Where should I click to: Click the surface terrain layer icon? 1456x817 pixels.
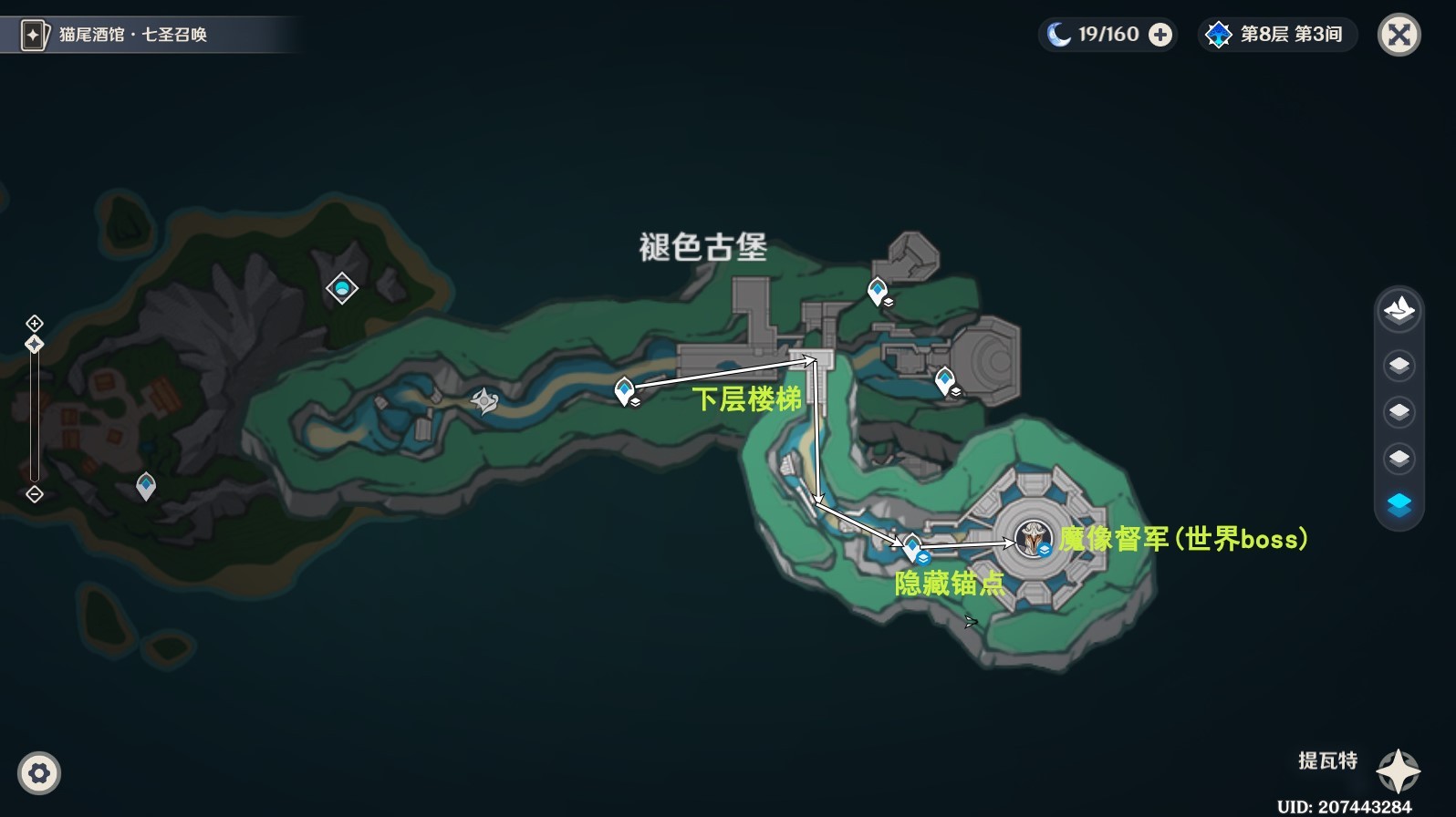[x=1399, y=310]
